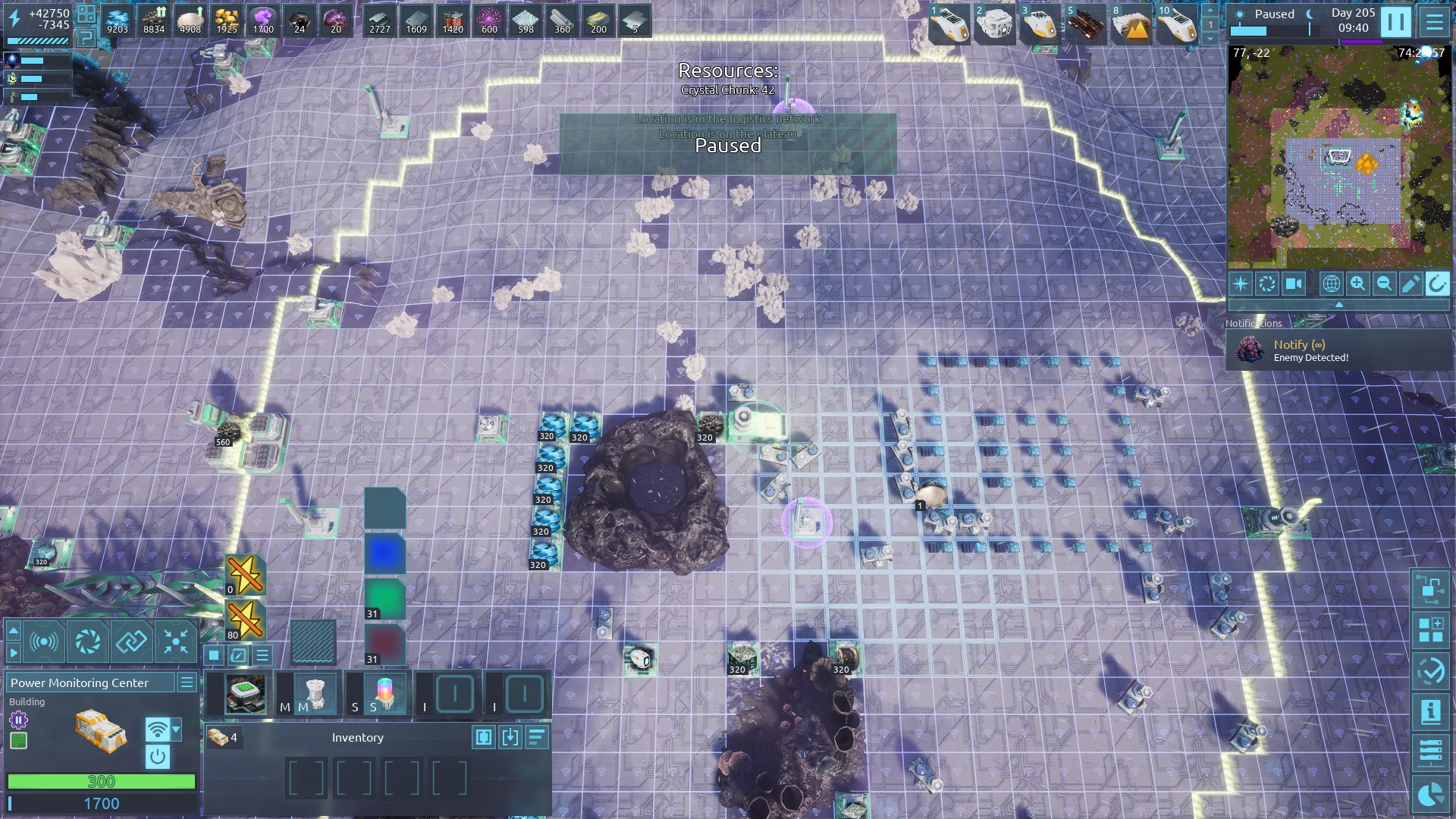Click the converging arrows command icon
This screenshot has height=819, width=1456.
176,642
